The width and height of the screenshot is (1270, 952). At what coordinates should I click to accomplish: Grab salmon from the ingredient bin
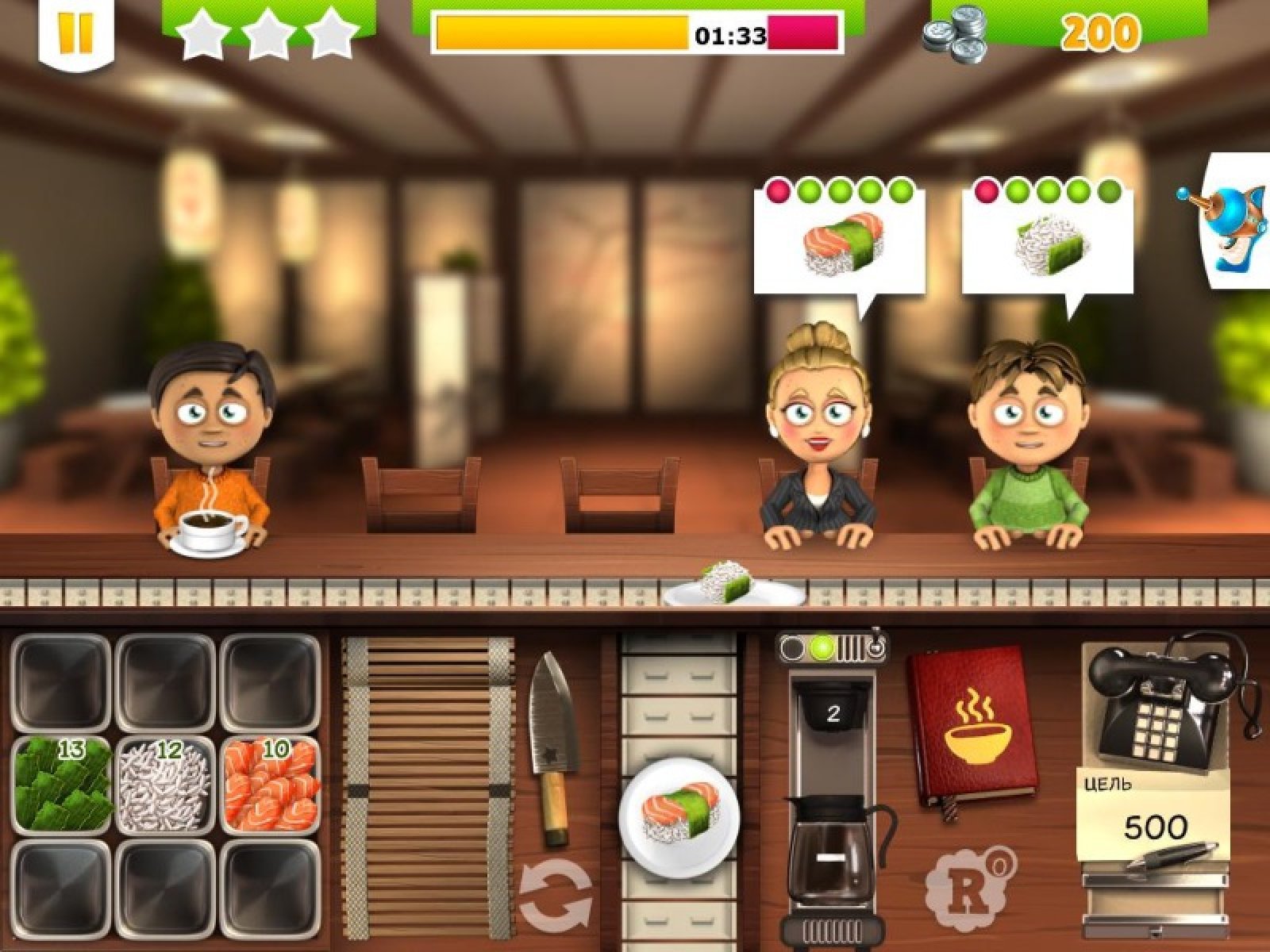(271, 785)
